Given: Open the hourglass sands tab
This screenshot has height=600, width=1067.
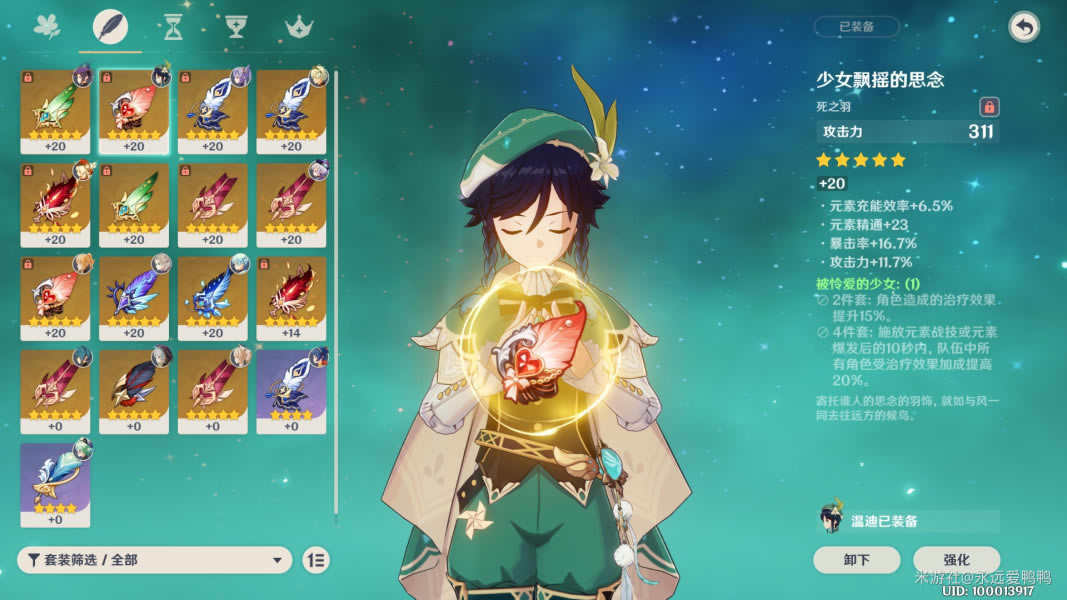Looking at the screenshot, I should pyautogui.click(x=174, y=27).
